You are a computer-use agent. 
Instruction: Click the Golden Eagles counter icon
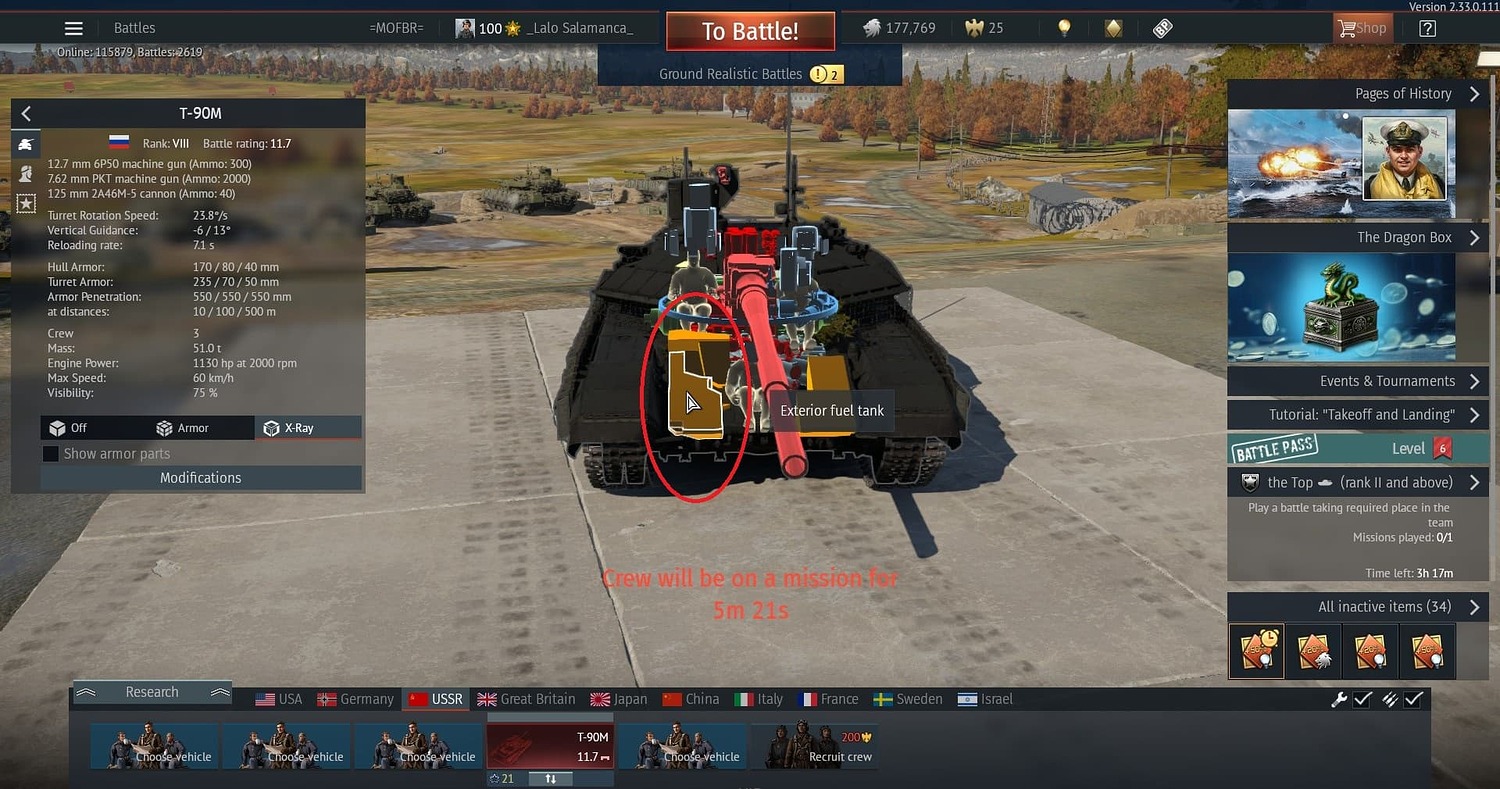[x=972, y=28]
